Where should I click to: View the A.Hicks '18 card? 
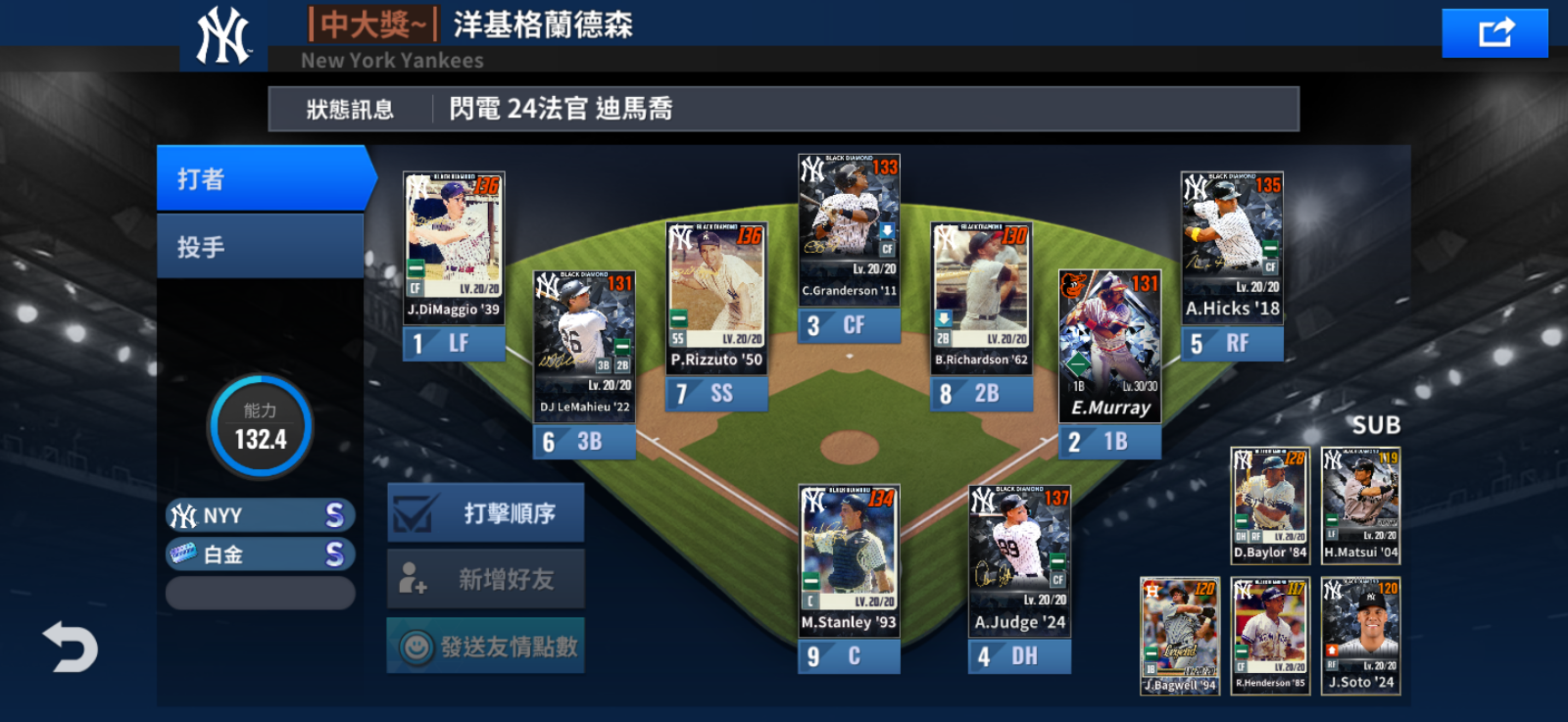point(1232,247)
